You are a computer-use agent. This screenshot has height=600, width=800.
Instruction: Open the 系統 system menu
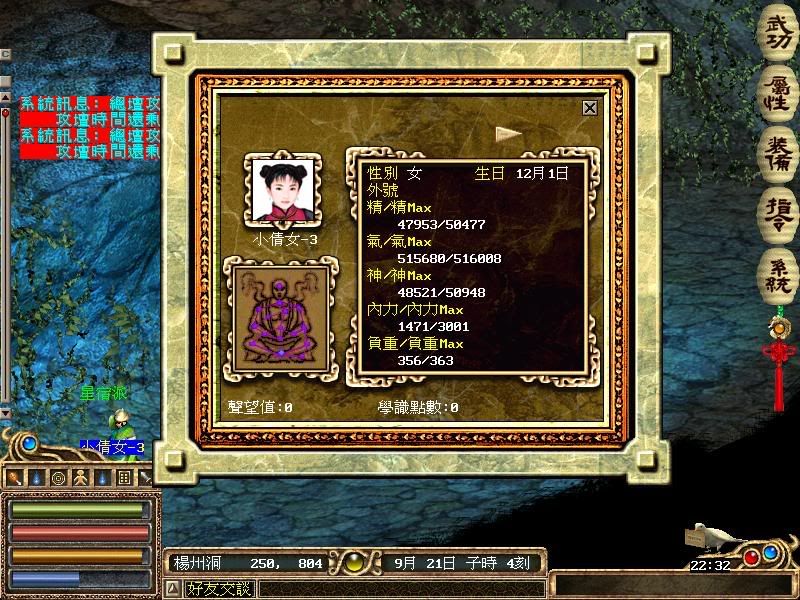pyautogui.click(x=778, y=269)
